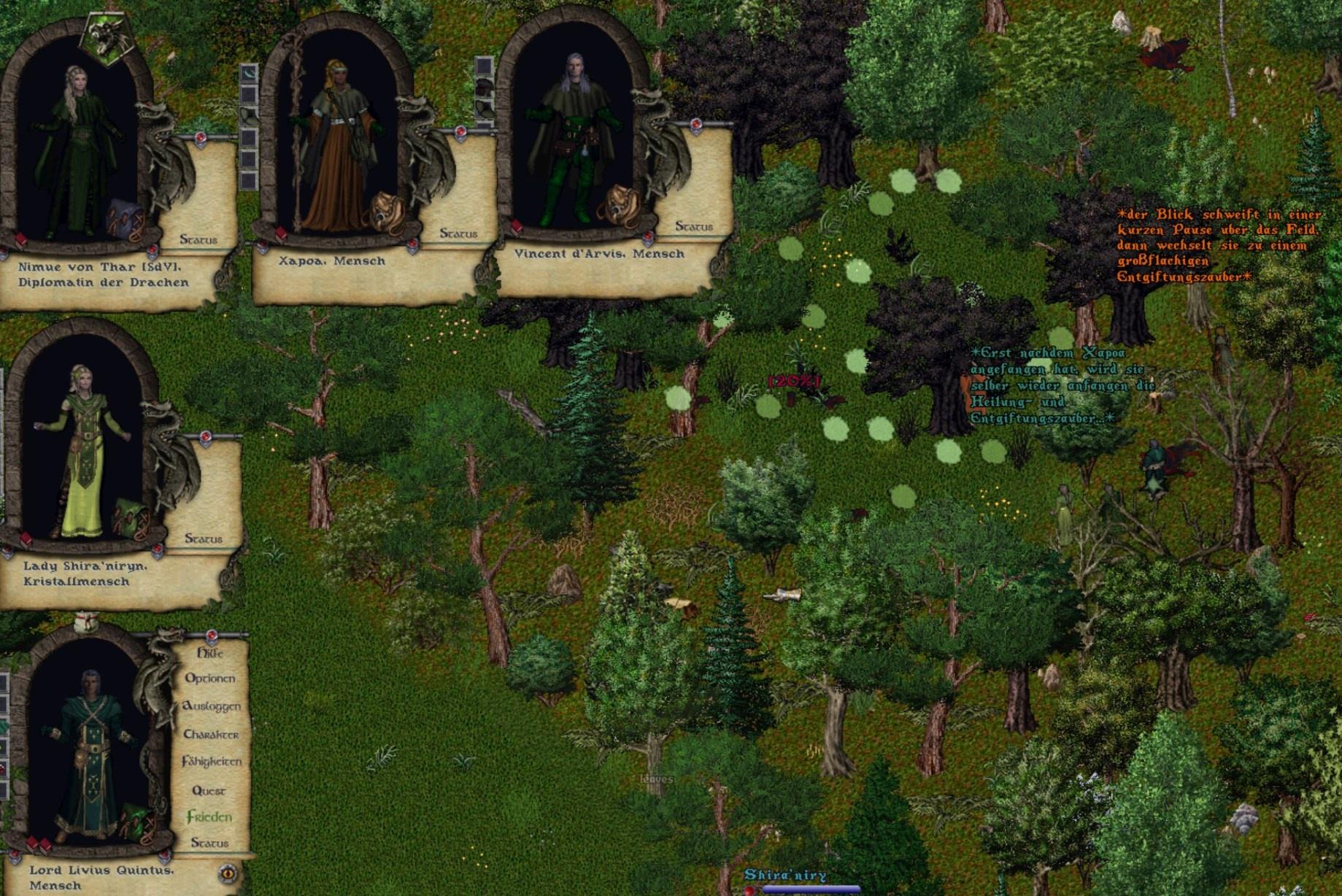Show the Fähigkeiten skills list
The width and height of the screenshot is (1342, 896).
pos(212,762)
